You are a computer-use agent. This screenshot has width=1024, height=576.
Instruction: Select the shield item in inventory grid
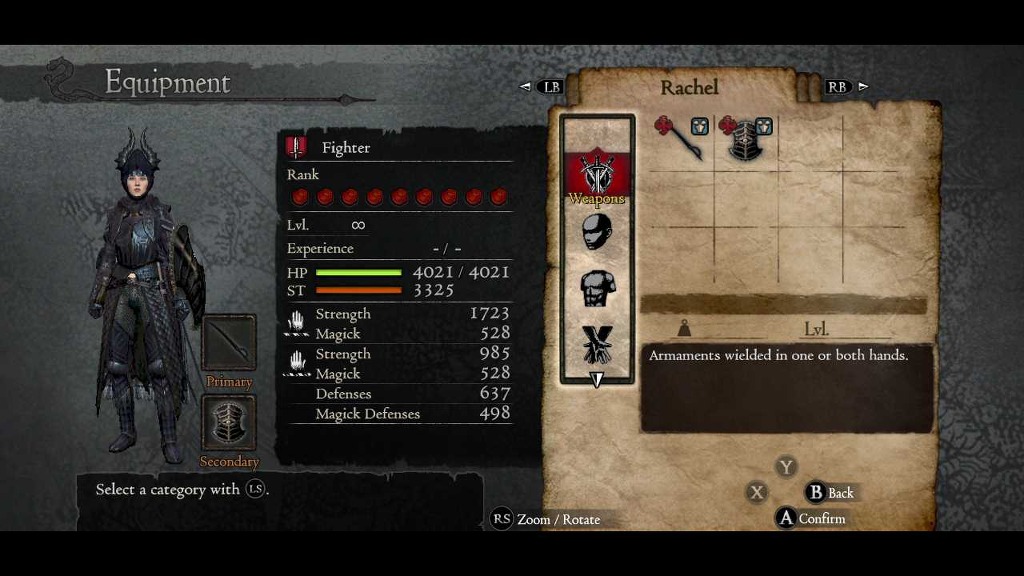tap(745, 138)
